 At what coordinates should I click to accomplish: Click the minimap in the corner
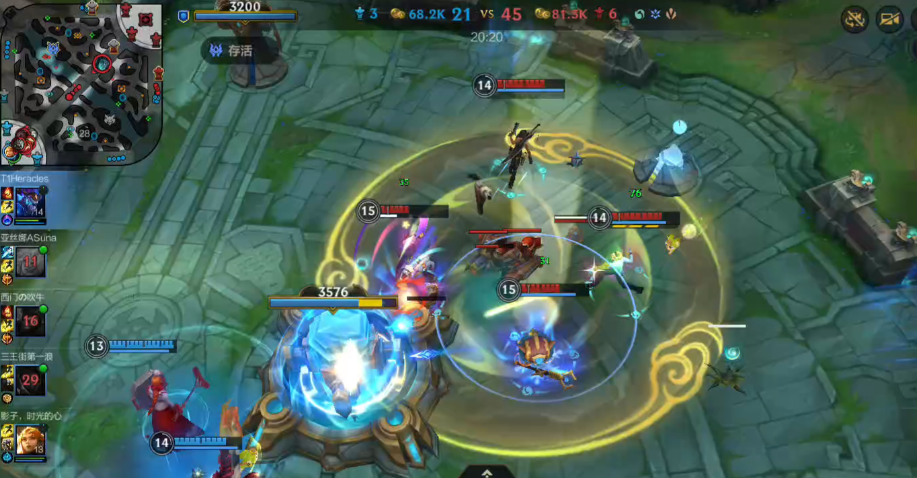81,83
